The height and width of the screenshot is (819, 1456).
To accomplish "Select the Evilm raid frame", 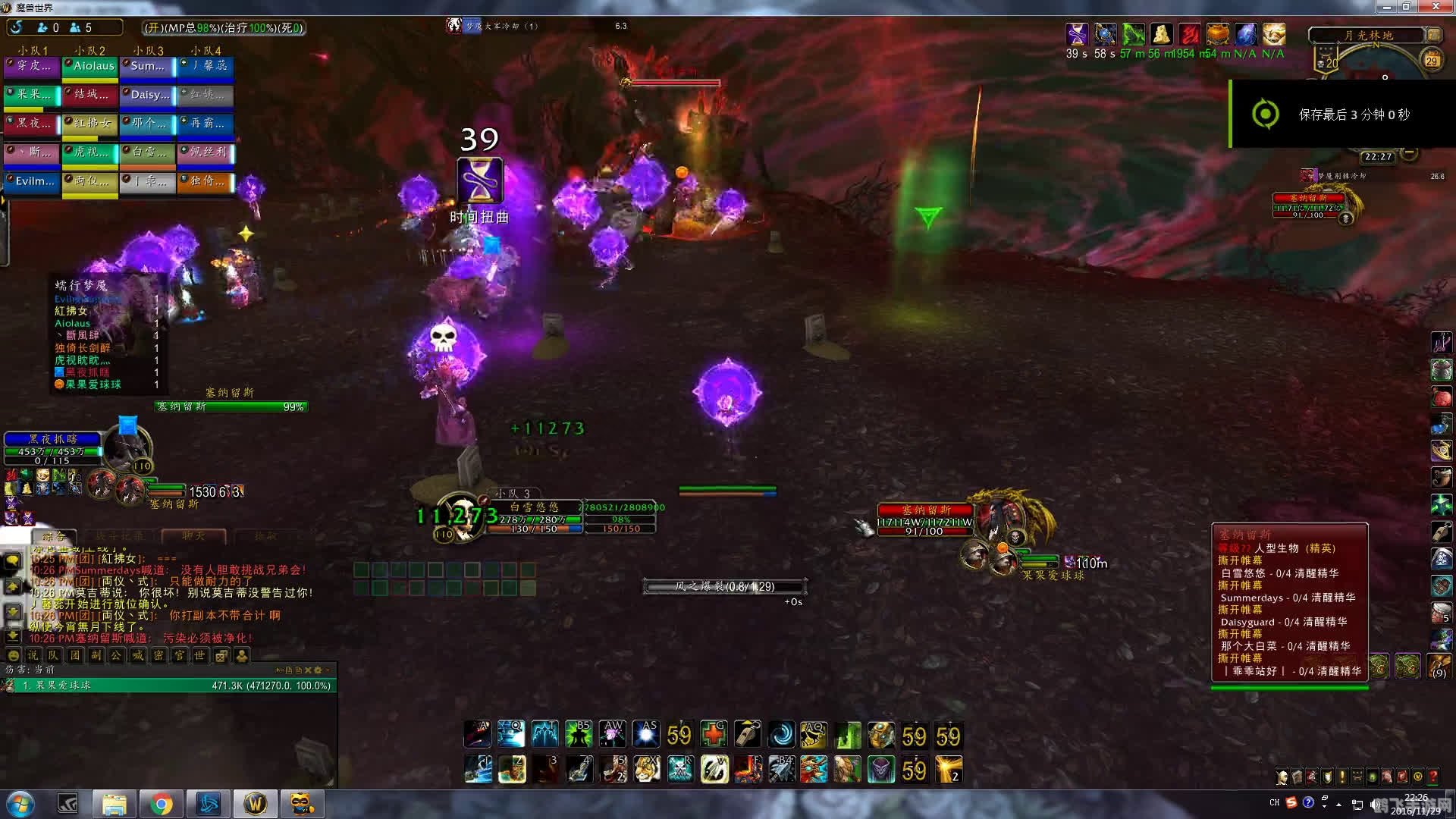I will [33, 182].
